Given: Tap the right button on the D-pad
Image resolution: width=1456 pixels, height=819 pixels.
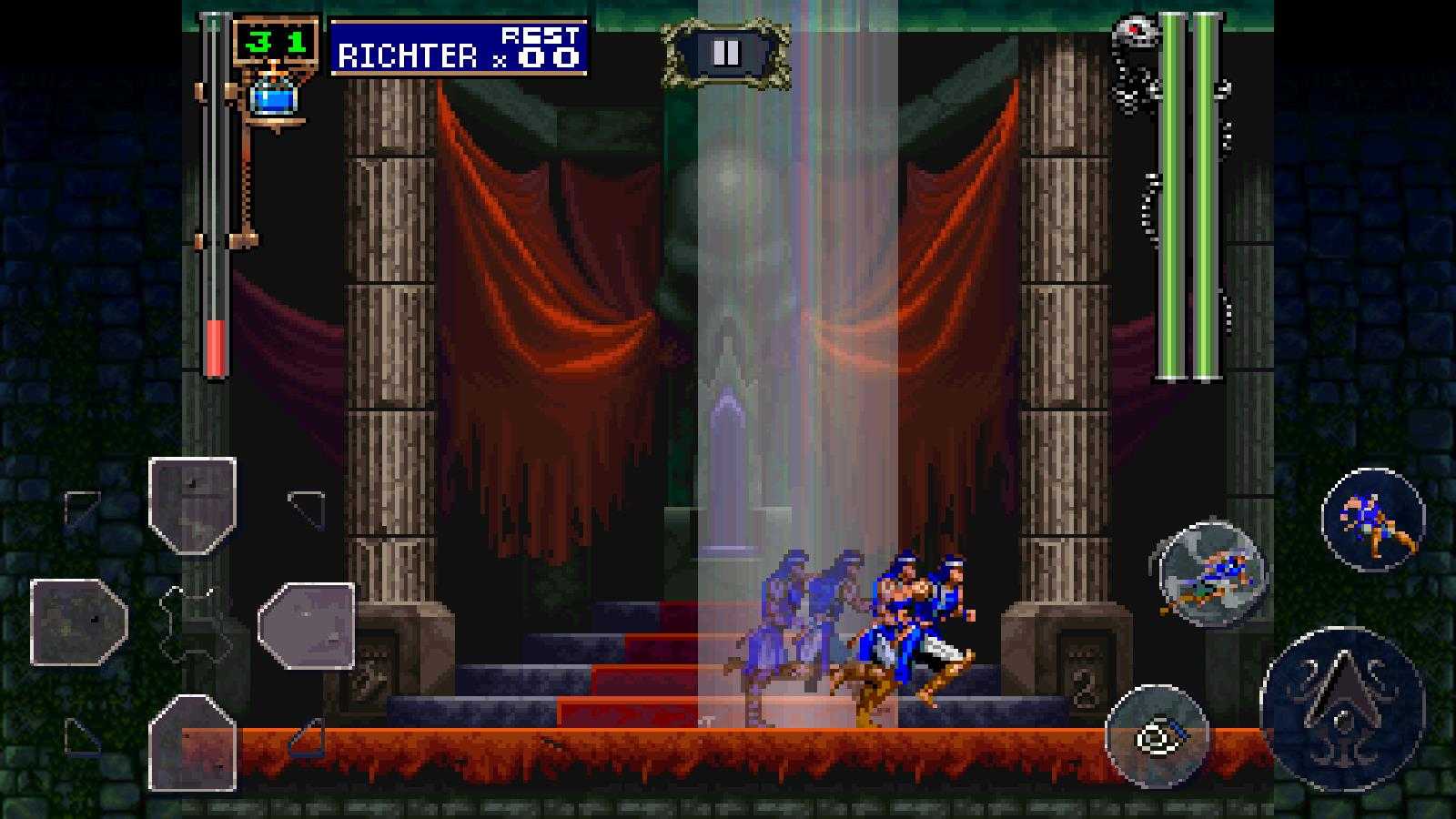Looking at the screenshot, I should click(x=307, y=624).
